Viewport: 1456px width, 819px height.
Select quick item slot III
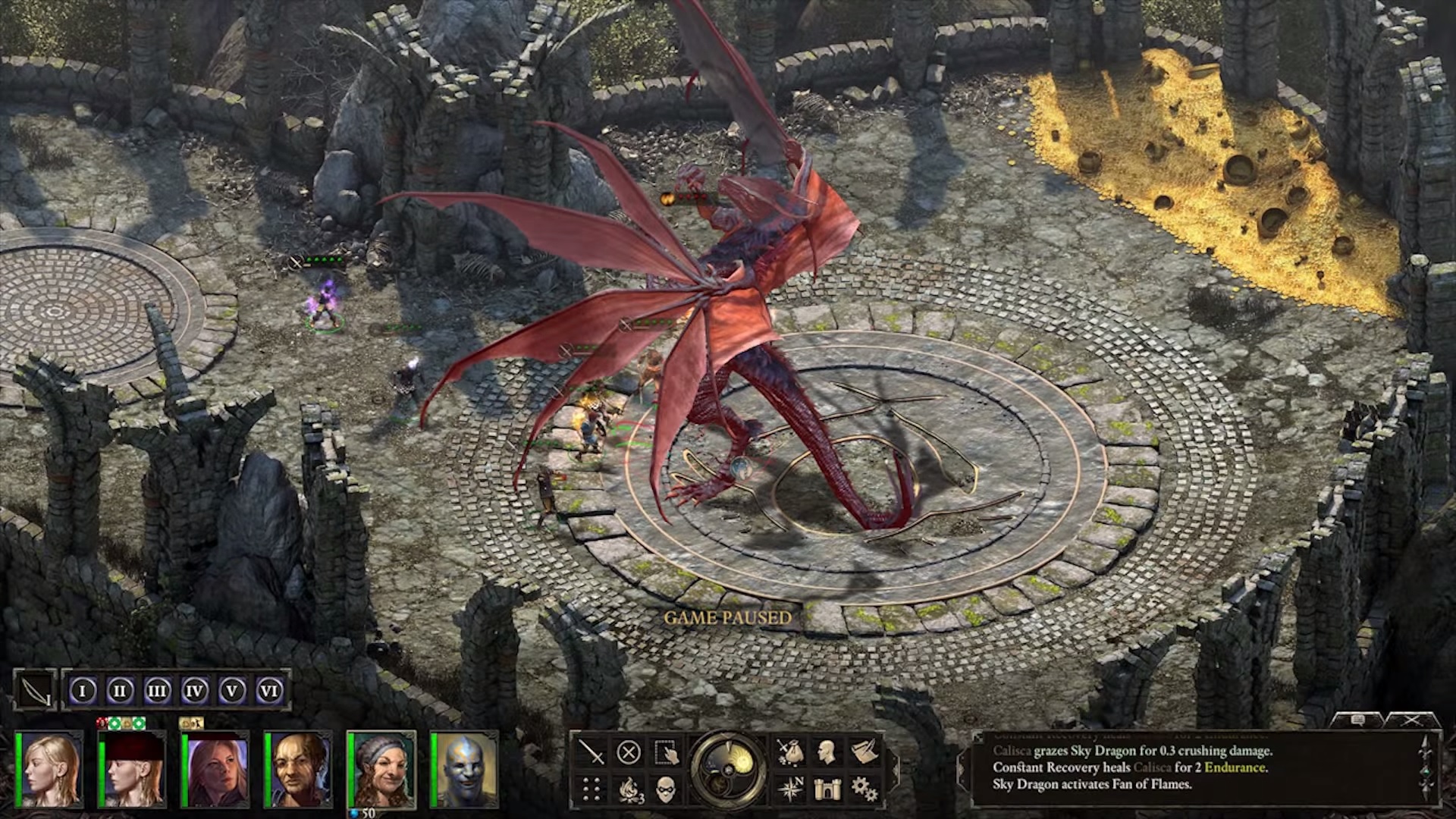[156, 690]
